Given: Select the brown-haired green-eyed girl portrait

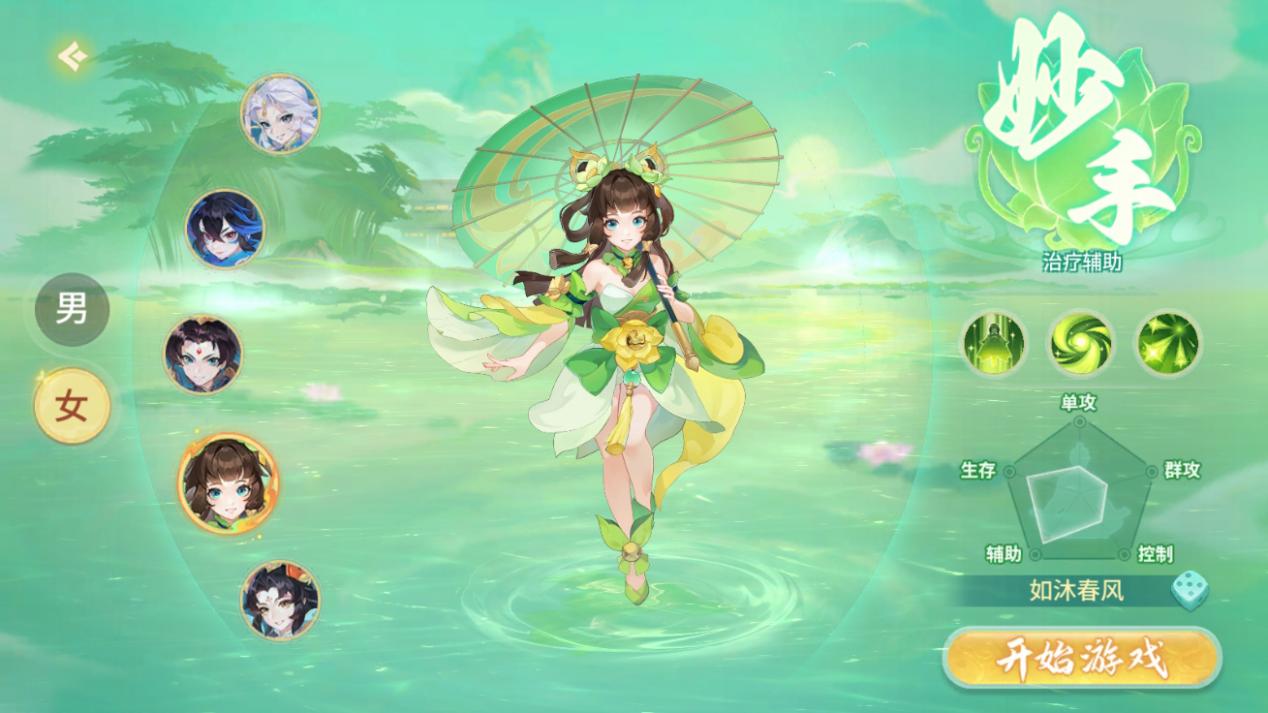Looking at the screenshot, I should click(x=228, y=484).
